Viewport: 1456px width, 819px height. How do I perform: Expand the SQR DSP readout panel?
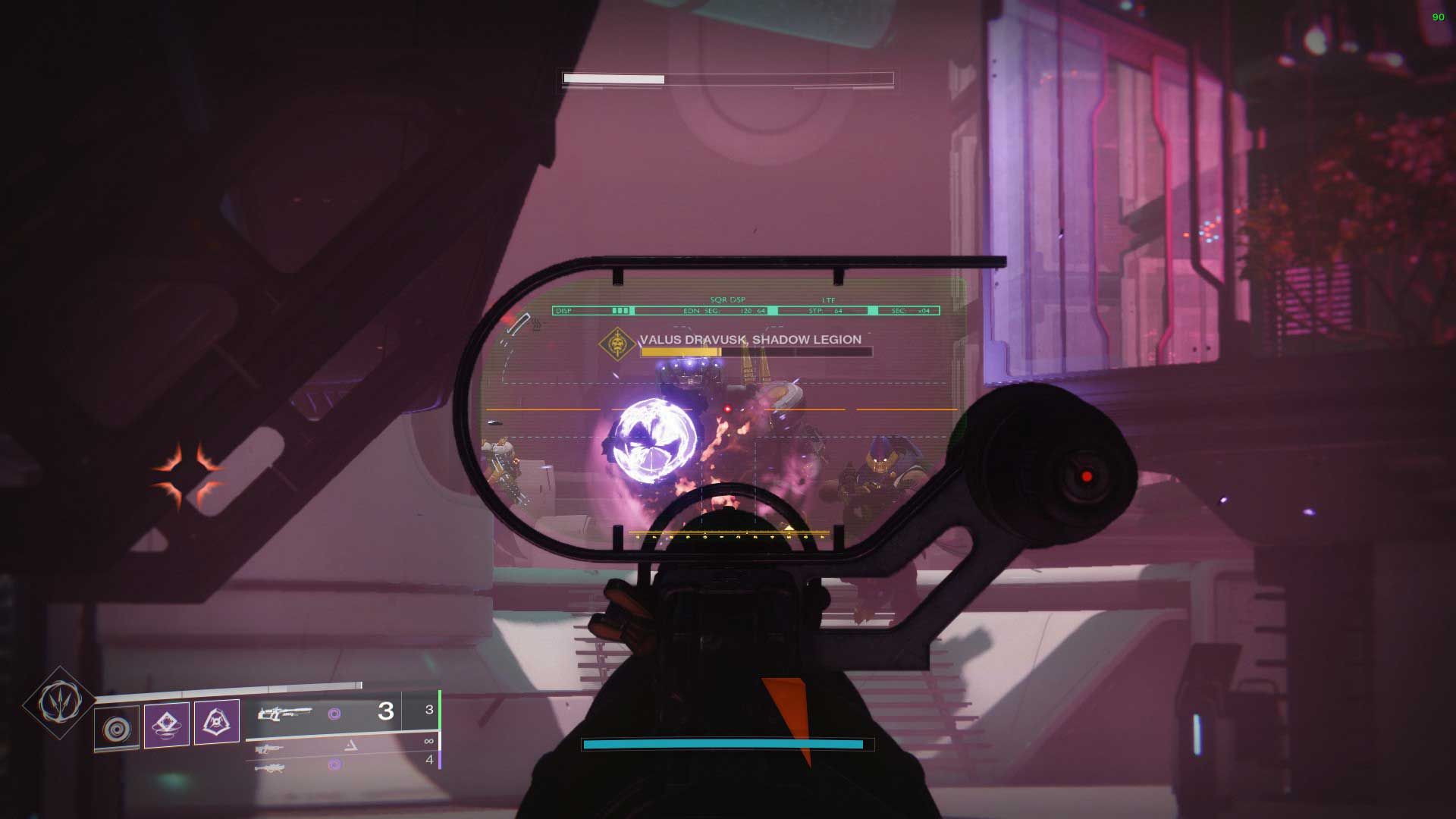[728, 300]
